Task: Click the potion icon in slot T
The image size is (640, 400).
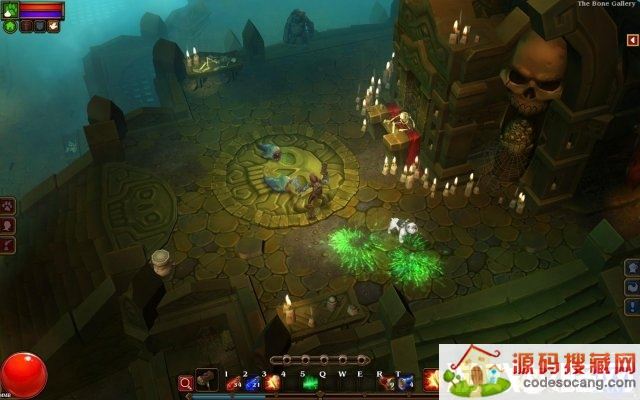Action: pos(404,383)
